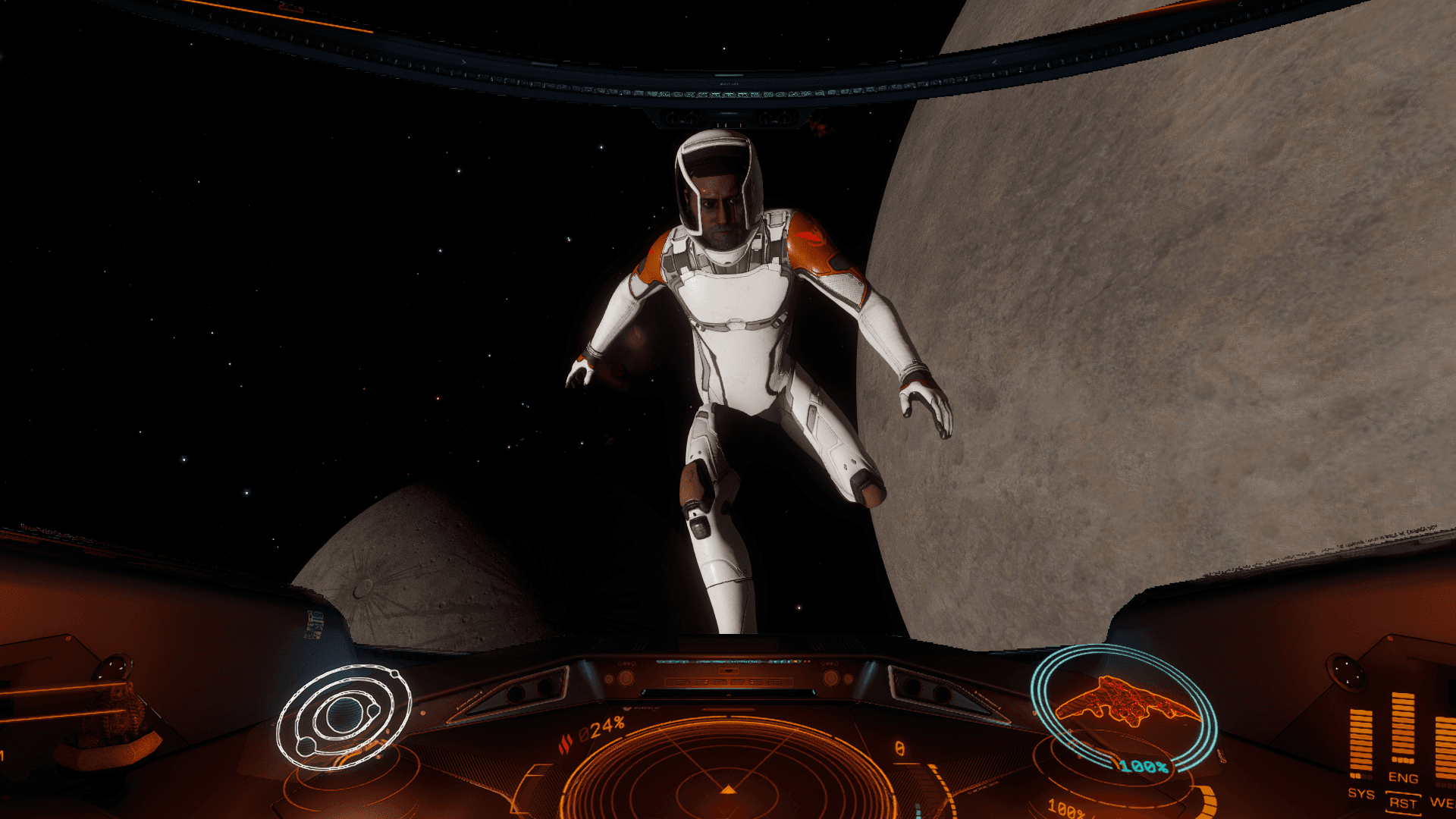
Task: Select the orbital system target hologram
Action: tap(344, 717)
